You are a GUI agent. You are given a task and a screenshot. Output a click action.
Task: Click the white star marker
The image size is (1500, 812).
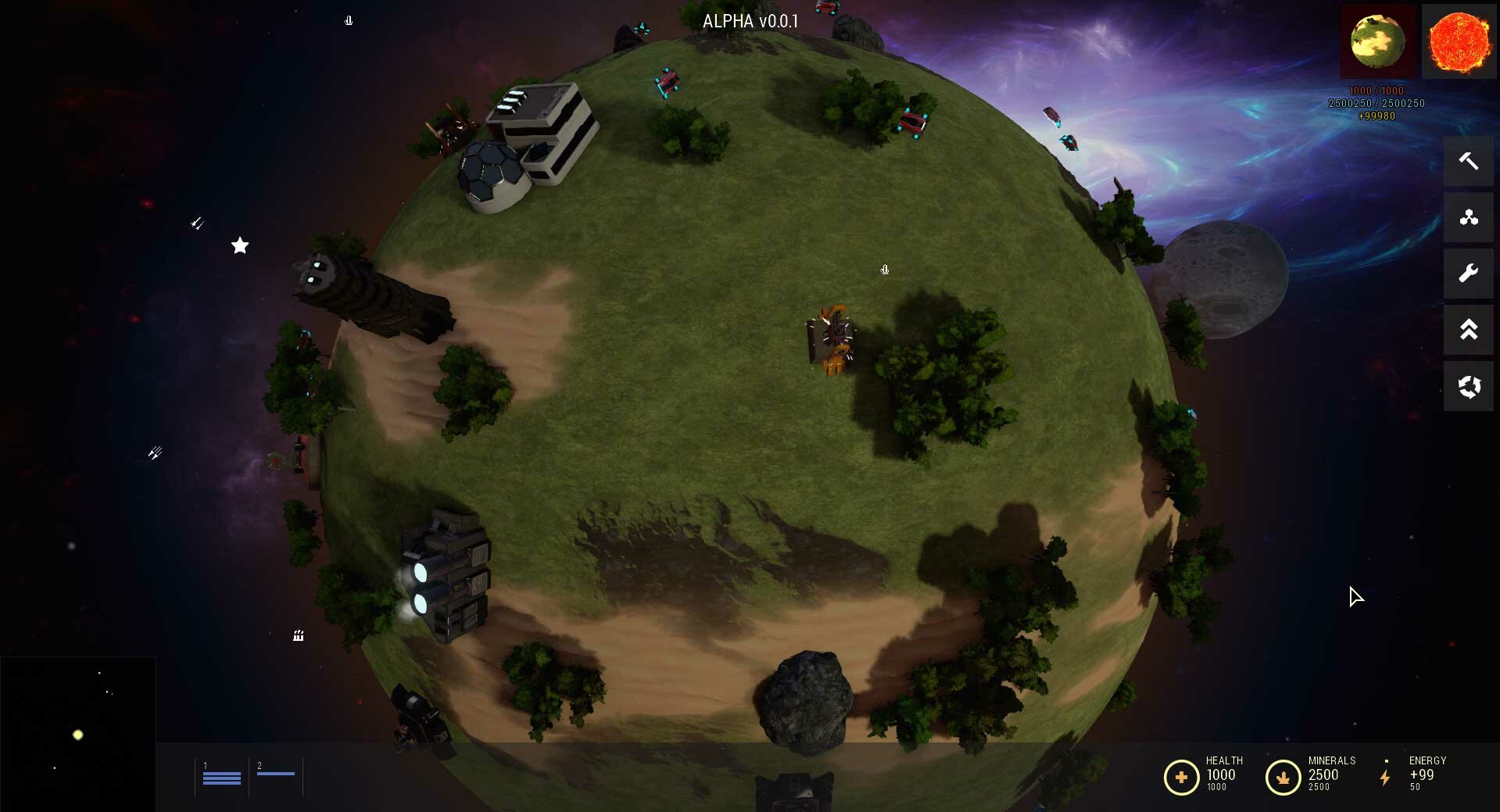(240, 246)
